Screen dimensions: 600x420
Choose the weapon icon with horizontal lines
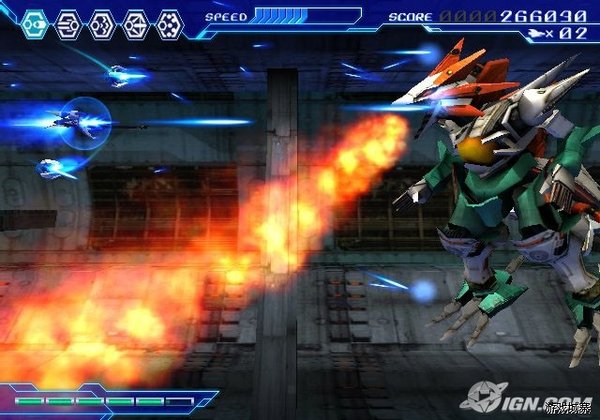[x=67, y=24]
